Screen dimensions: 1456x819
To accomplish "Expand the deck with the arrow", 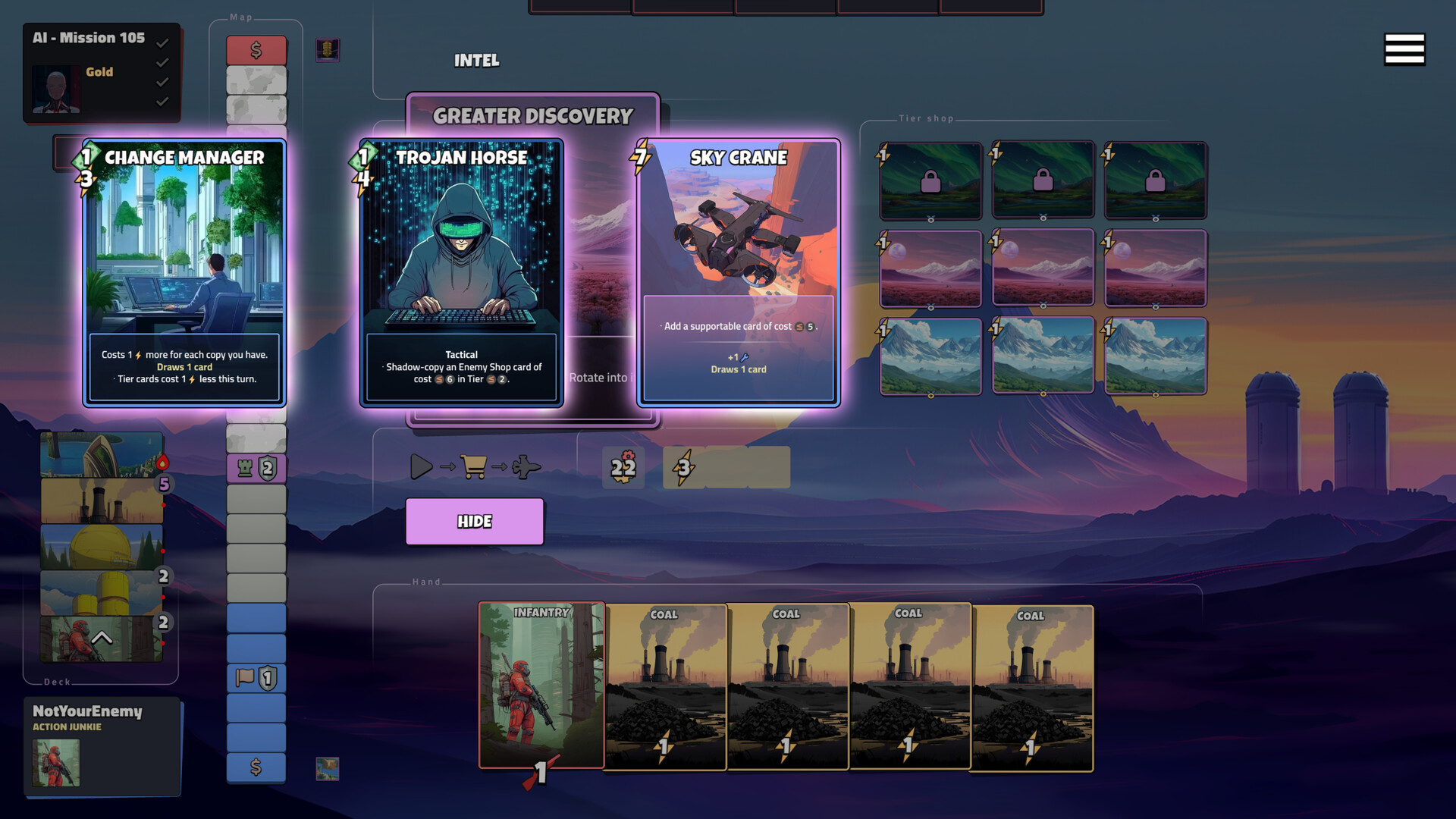I will 102,639.
